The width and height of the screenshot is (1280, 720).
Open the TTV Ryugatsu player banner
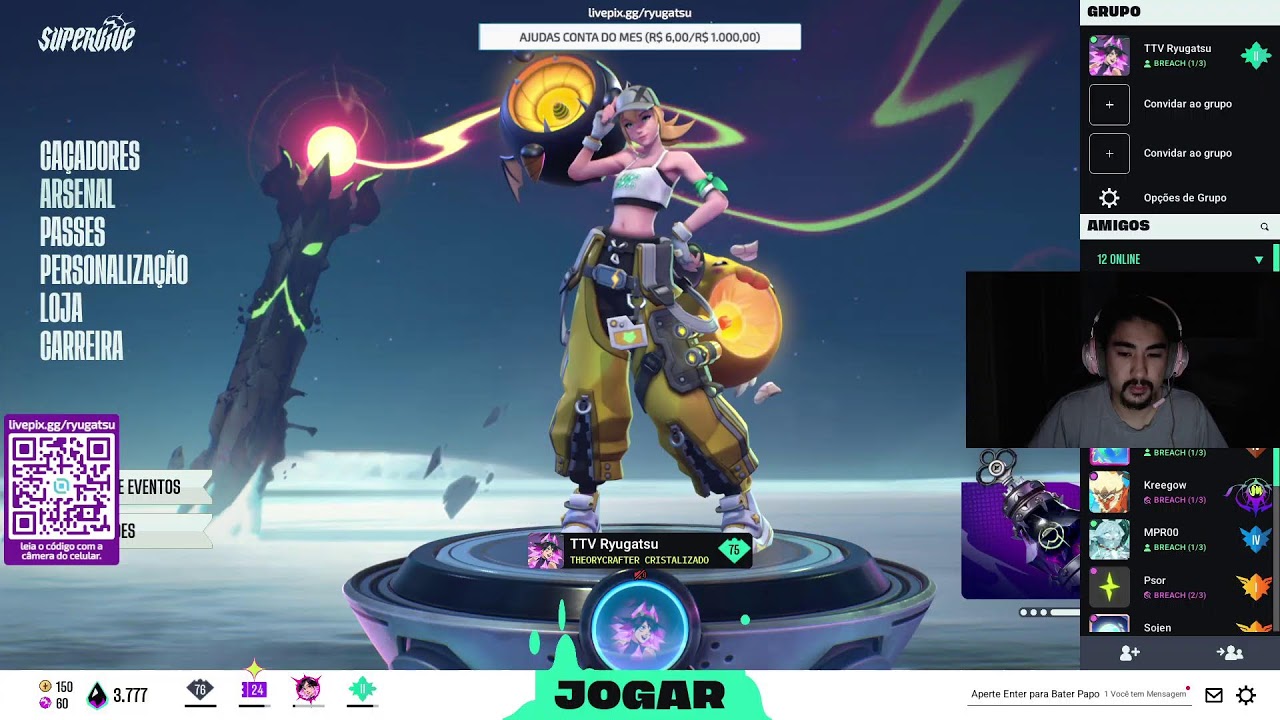tap(639, 551)
